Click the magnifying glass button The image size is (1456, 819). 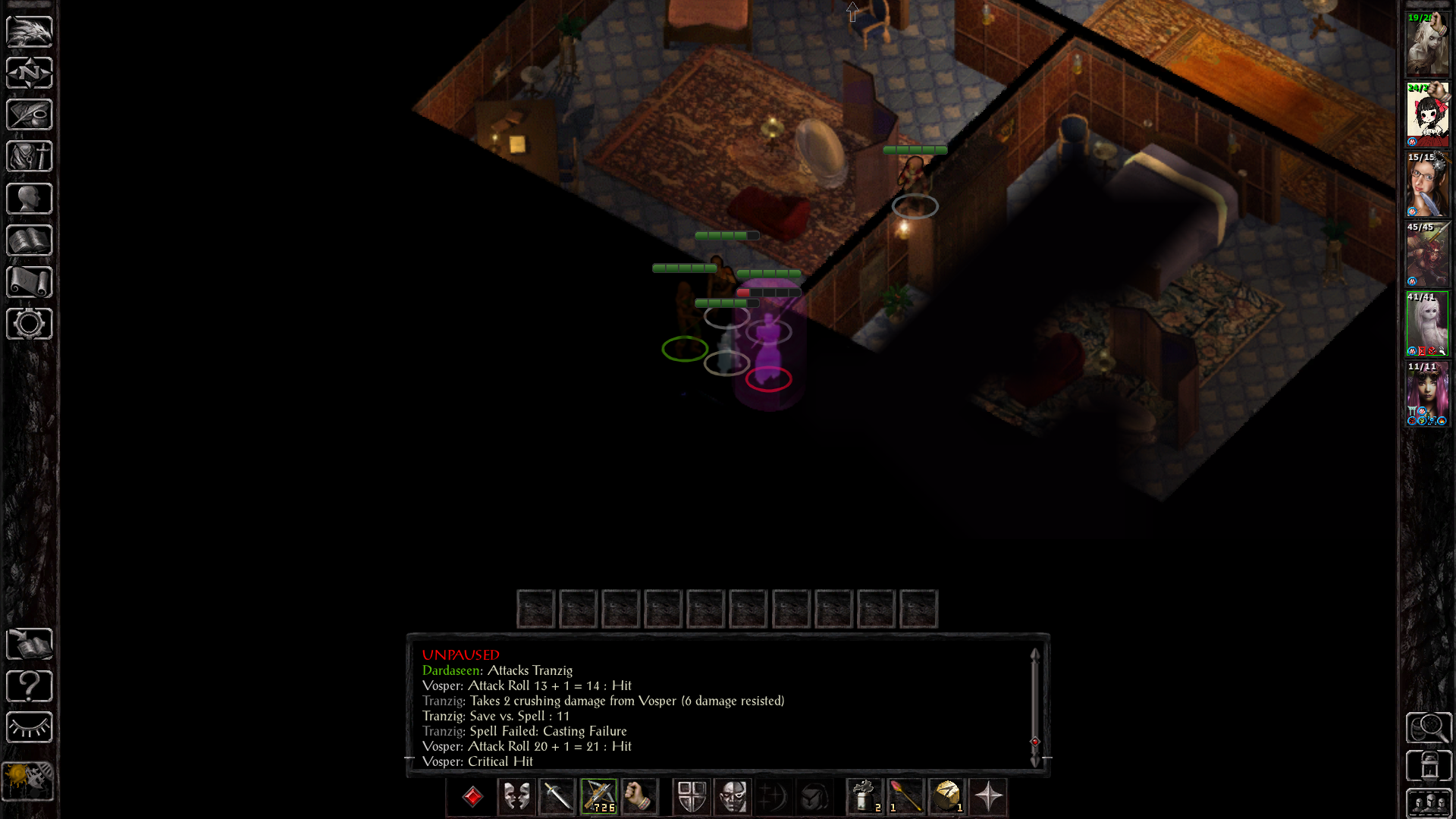pos(1429,728)
